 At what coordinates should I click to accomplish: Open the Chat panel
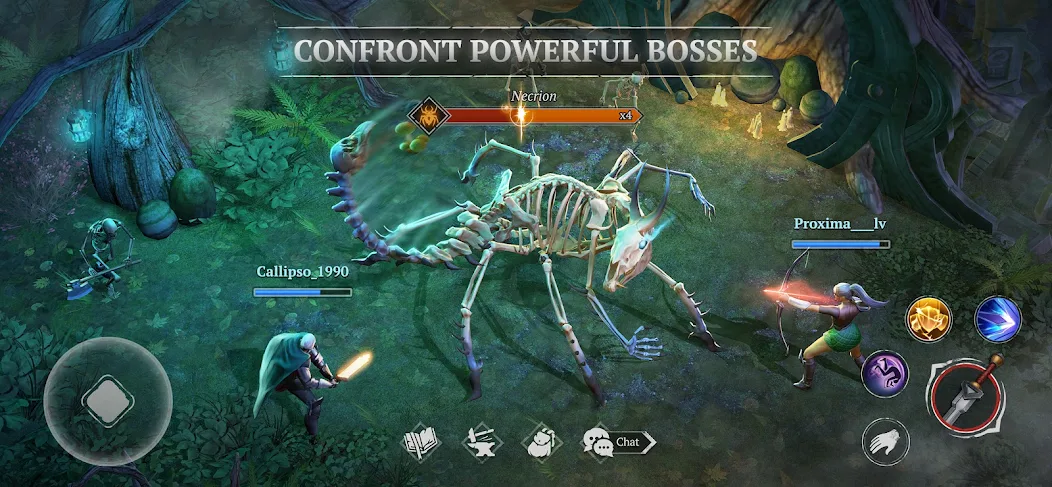pyautogui.click(x=618, y=441)
